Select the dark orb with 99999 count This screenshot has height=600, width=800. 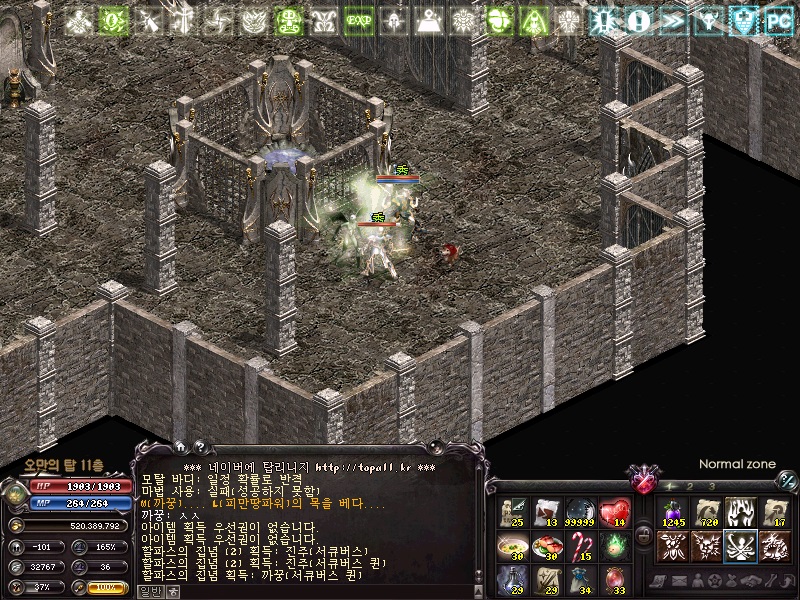pos(580,513)
